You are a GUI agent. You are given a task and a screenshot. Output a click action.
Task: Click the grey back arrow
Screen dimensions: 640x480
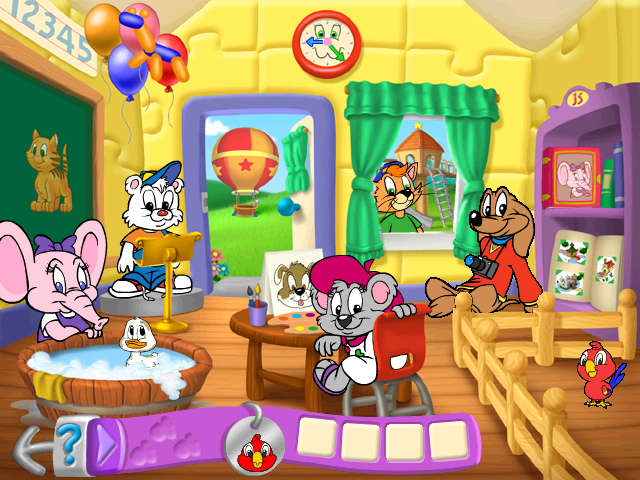[x=30, y=445]
